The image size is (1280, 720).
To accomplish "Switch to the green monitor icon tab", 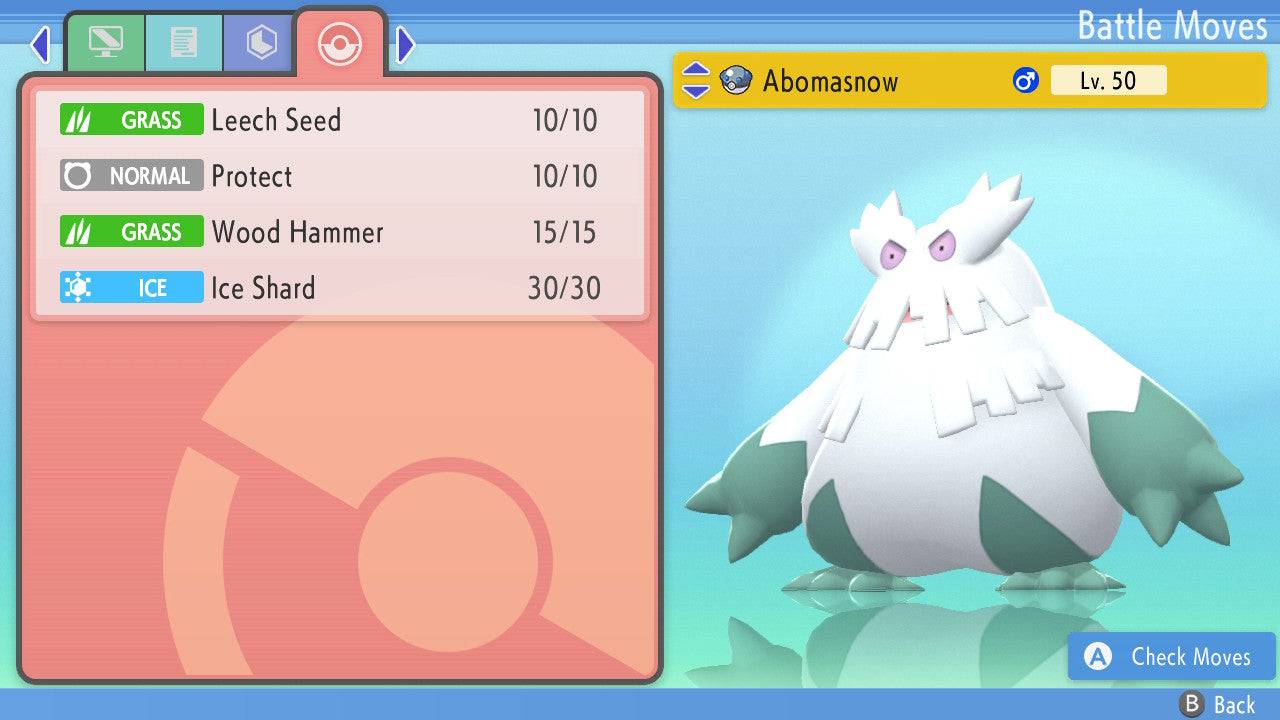I will (x=105, y=43).
